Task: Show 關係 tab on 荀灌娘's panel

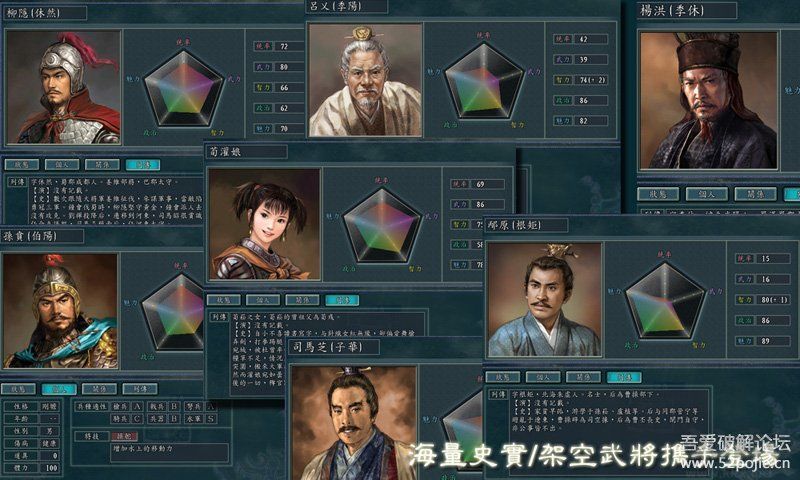Action: click(x=301, y=299)
